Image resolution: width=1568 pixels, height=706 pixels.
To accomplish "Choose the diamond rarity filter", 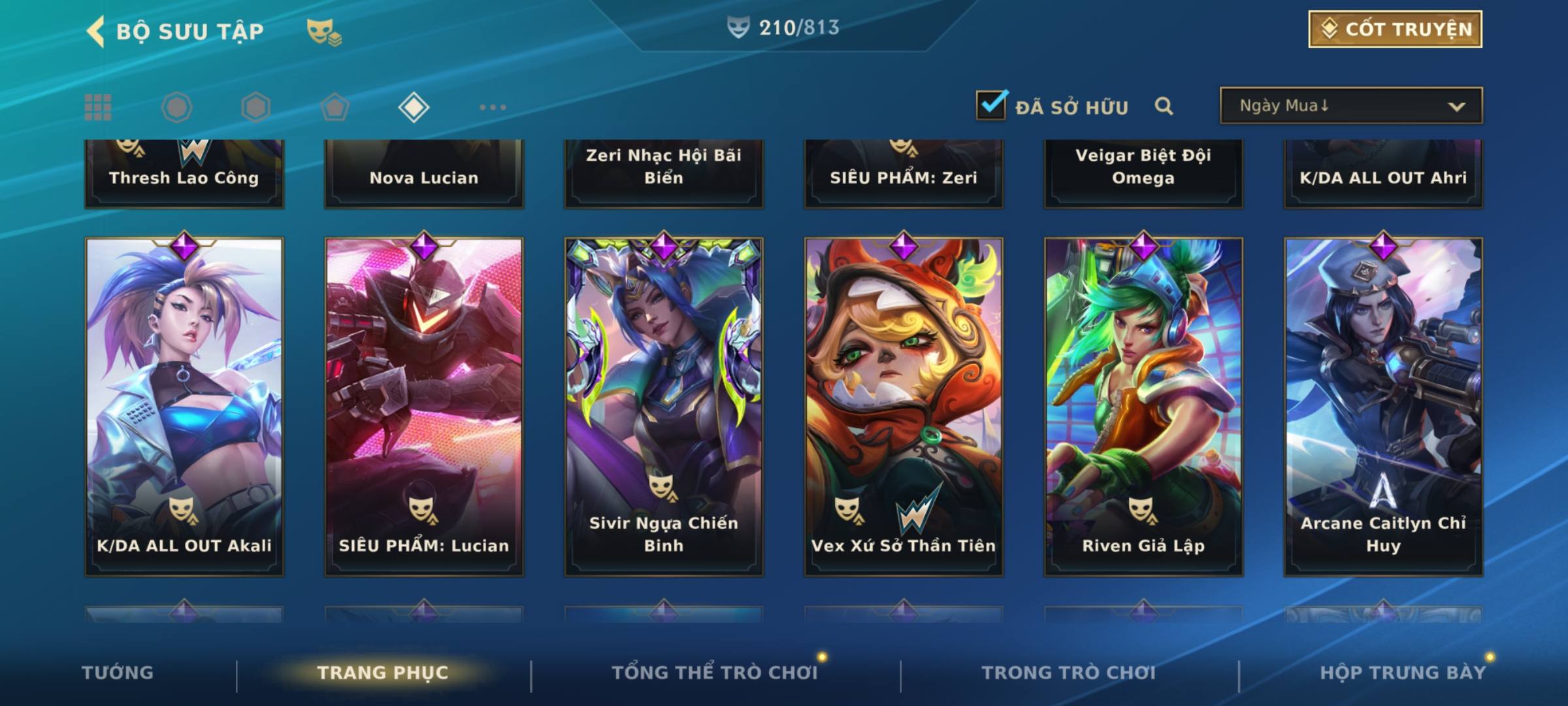I will [x=414, y=107].
